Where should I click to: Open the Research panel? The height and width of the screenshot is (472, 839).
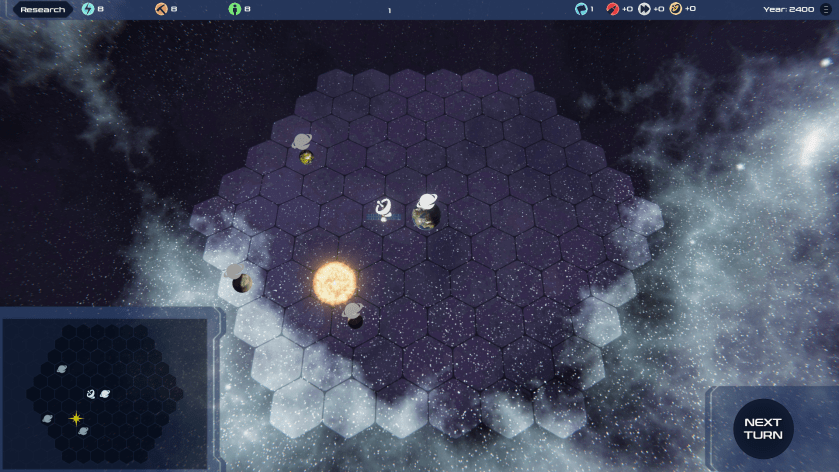[42, 10]
